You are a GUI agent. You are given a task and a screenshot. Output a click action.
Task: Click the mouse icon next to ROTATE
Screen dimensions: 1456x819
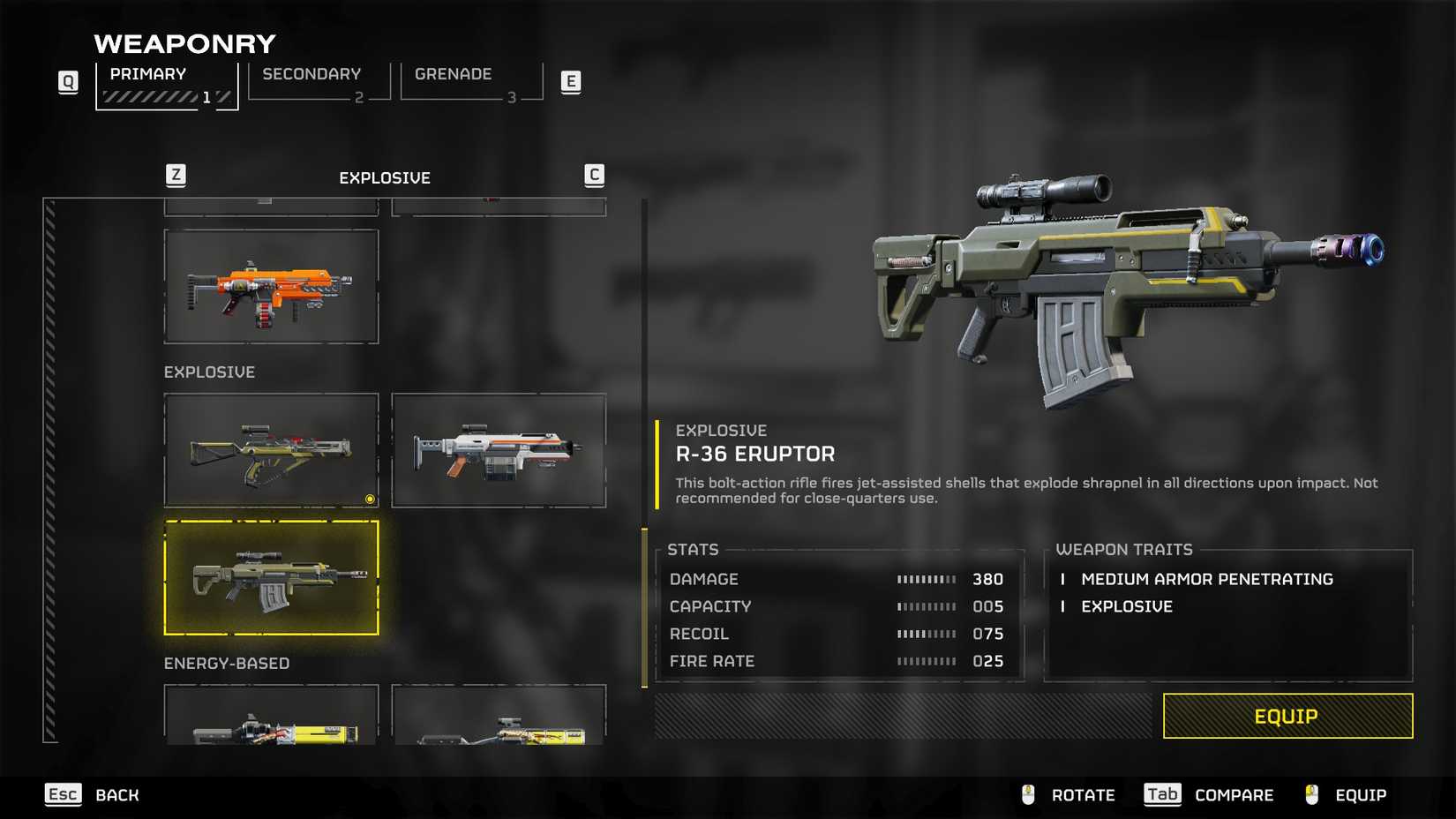click(1026, 794)
